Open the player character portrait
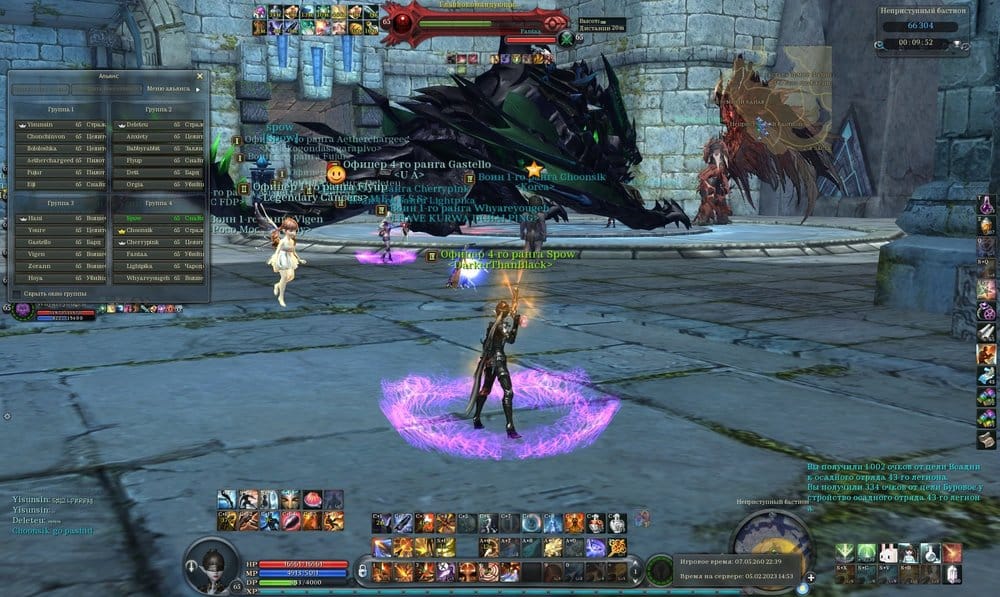This screenshot has height=597, width=1000. click(213, 562)
